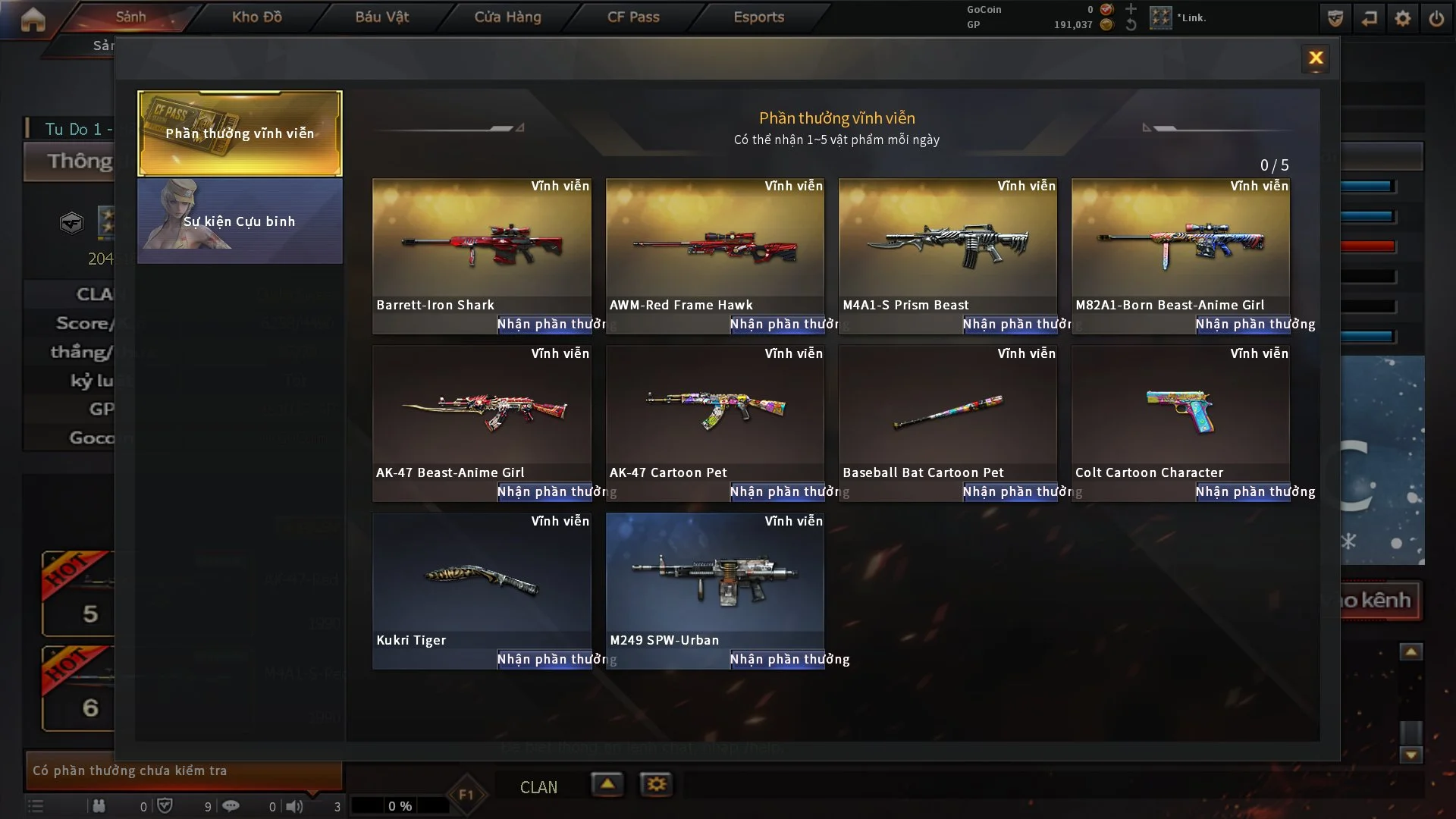Switch to the Esports tab
Viewport: 1456px width, 819px height.
[x=758, y=17]
